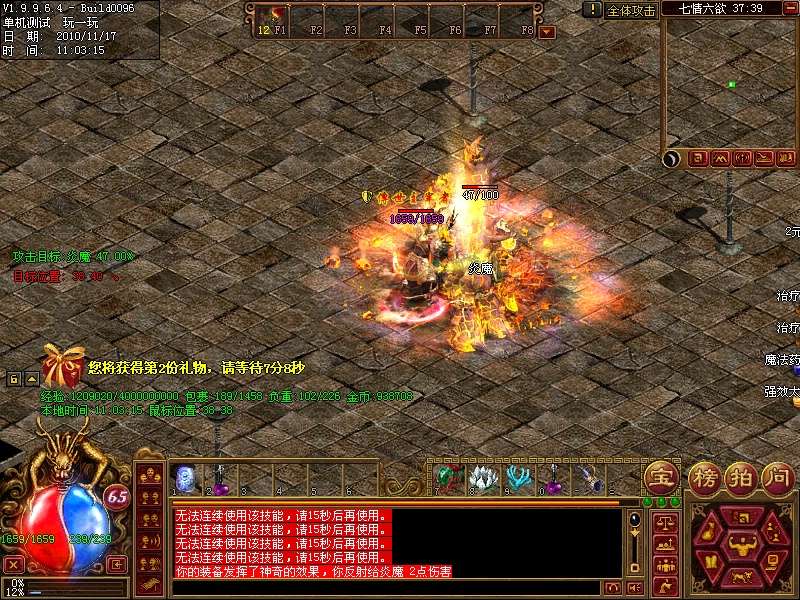Claim the red gift box reward
The height and width of the screenshot is (600, 800).
tap(62, 368)
